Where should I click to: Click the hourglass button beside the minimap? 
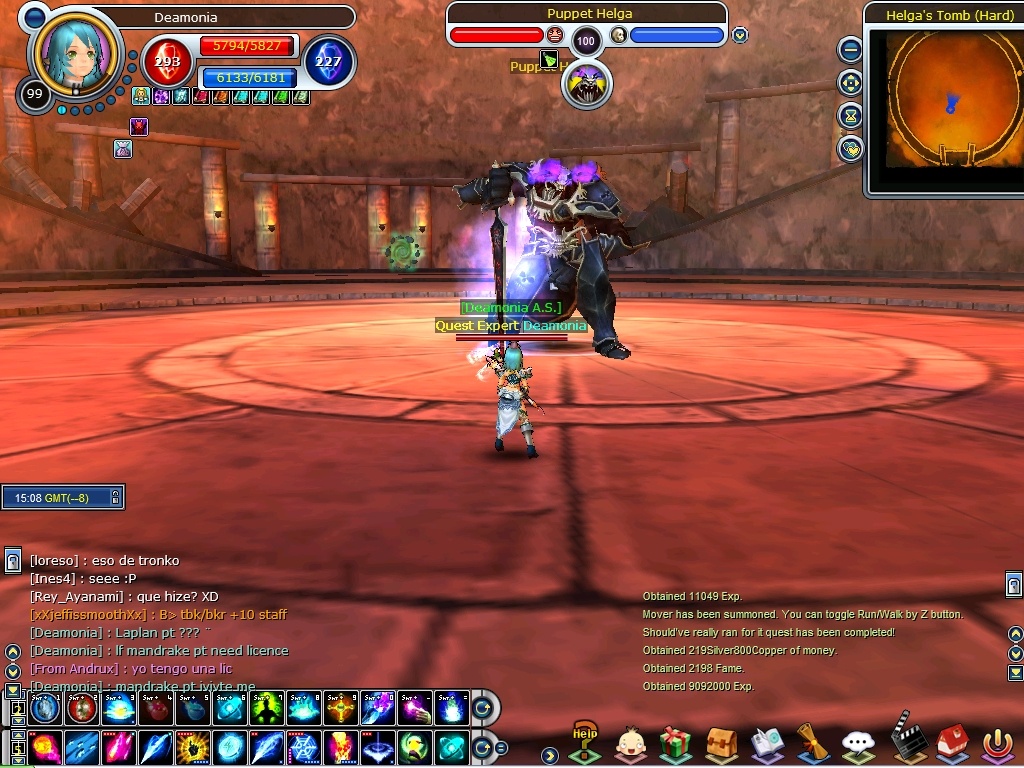[x=850, y=116]
